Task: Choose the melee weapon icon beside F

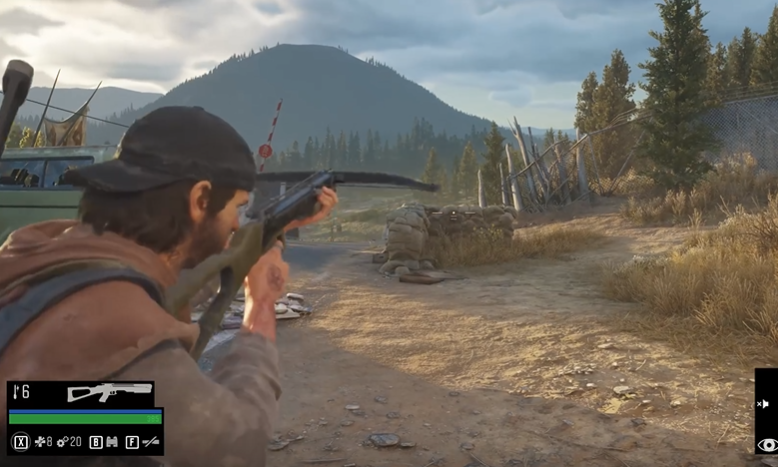Action: 150,441
